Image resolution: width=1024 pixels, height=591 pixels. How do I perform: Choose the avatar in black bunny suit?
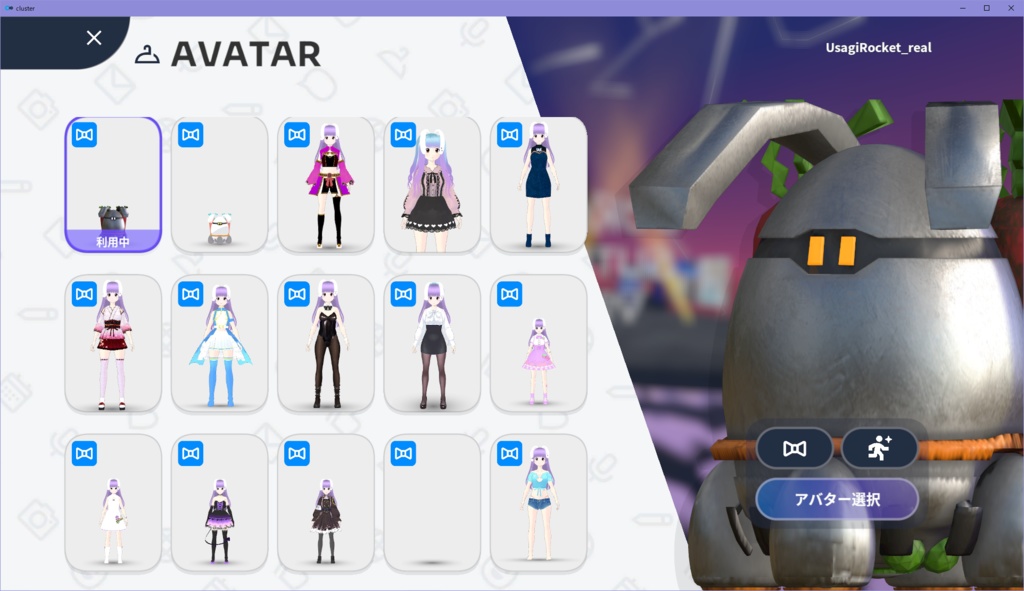click(326, 343)
